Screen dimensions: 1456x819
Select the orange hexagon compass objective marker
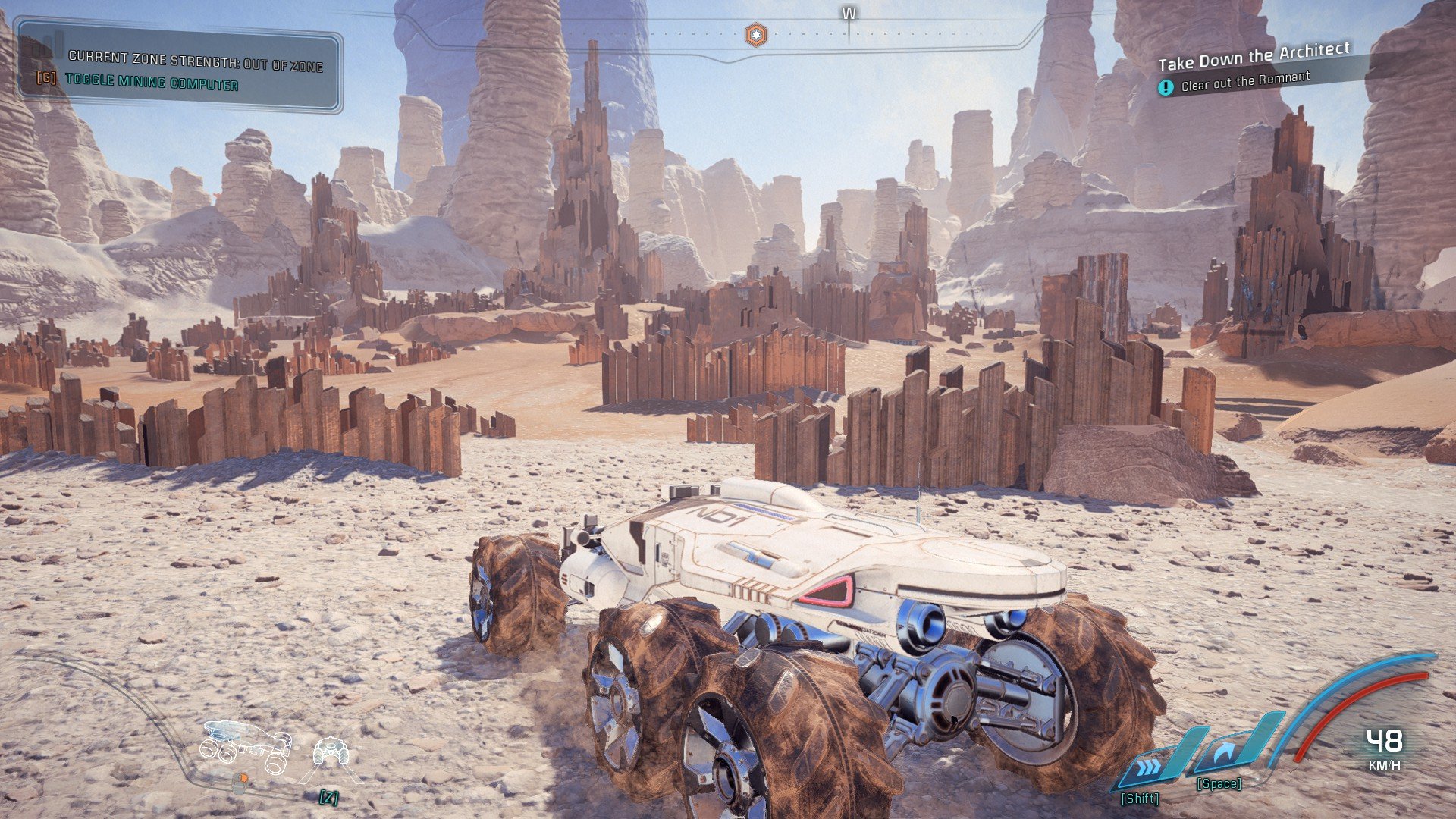[x=755, y=35]
